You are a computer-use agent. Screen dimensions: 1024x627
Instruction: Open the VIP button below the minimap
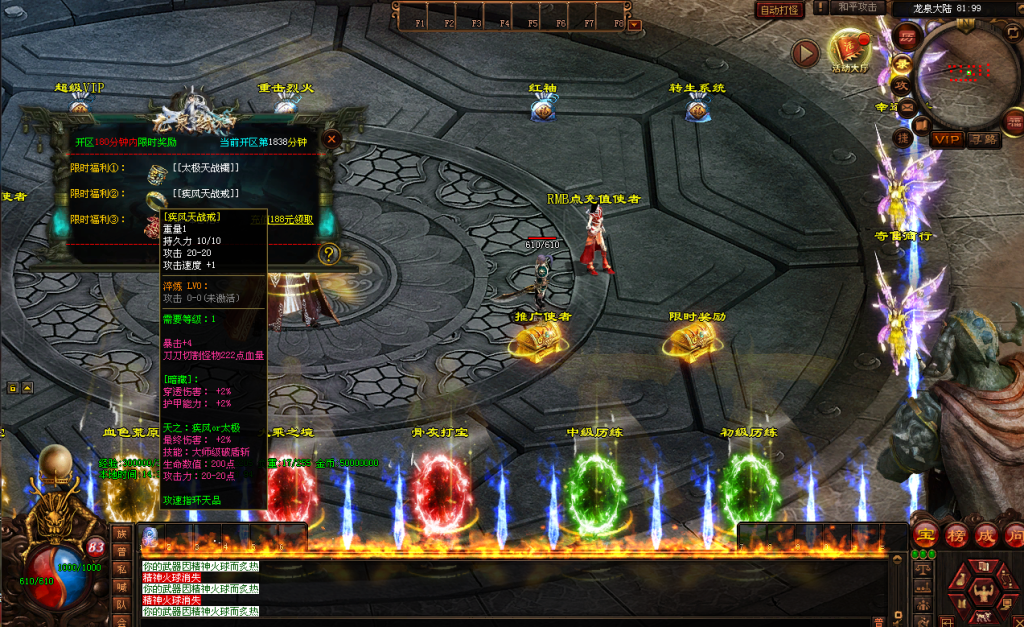coord(947,140)
